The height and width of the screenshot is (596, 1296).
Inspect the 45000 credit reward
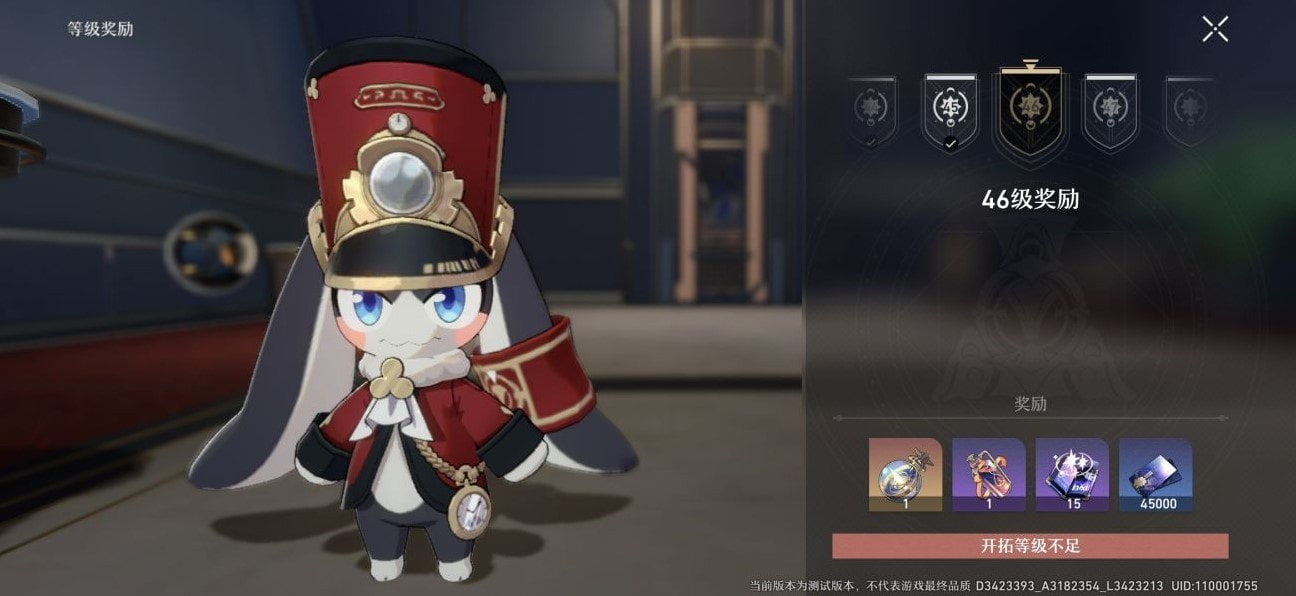click(1155, 474)
